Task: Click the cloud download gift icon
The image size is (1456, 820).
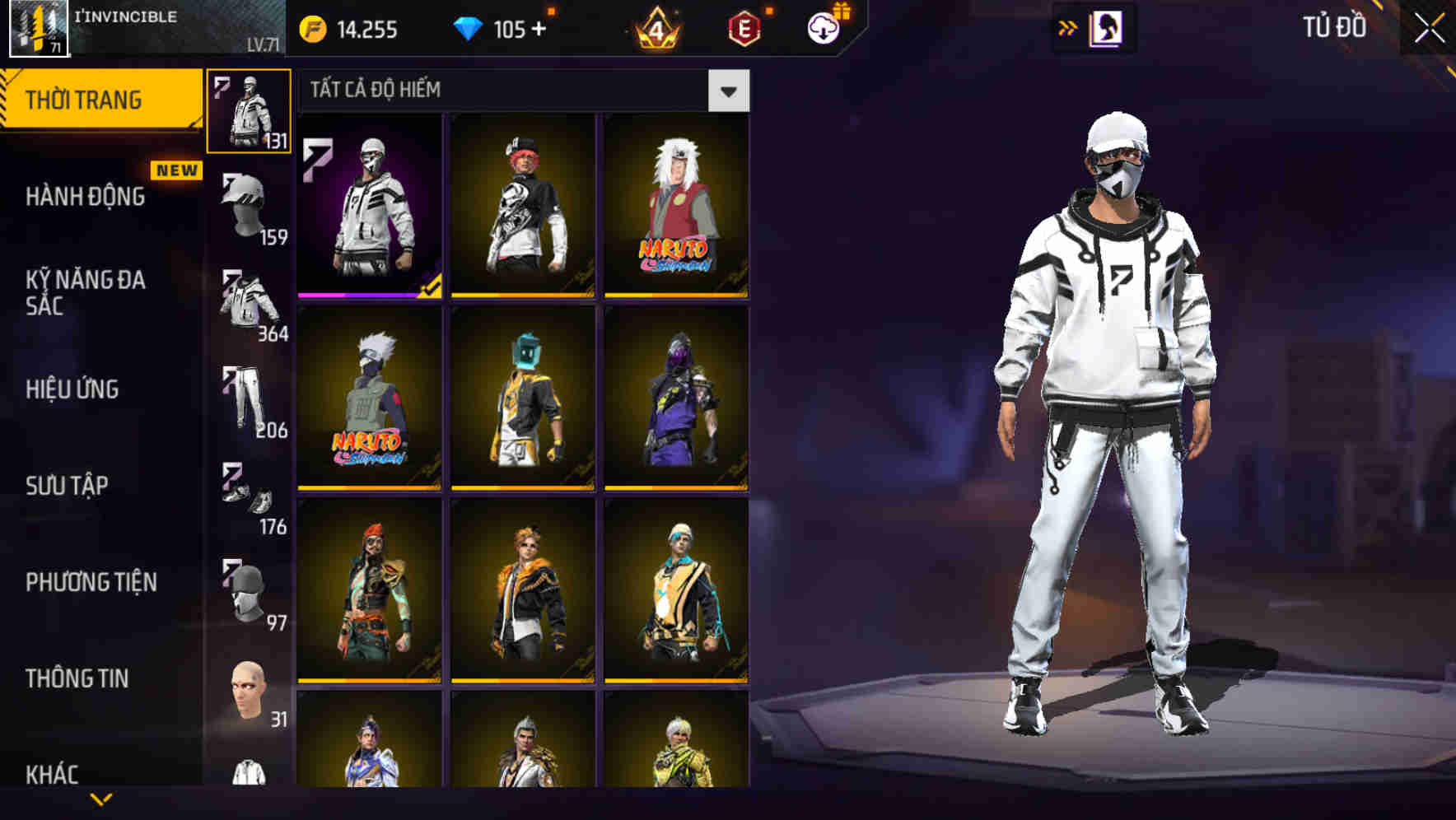Action: [x=824, y=29]
